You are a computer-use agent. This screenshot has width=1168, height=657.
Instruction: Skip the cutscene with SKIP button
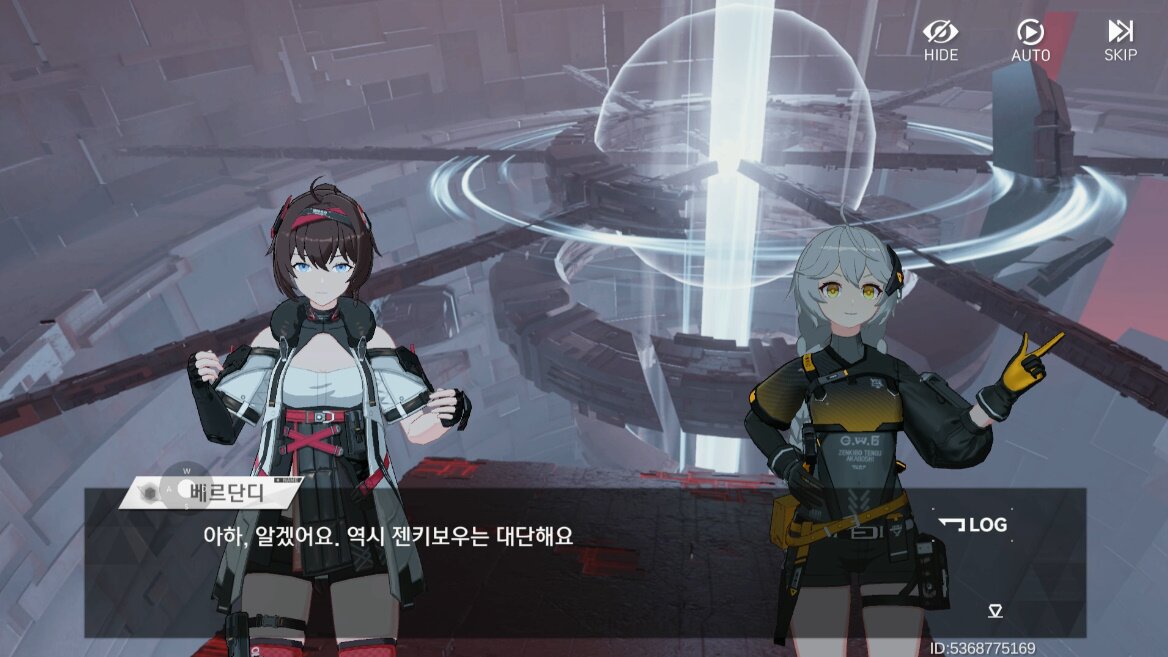[x=1120, y=40]
